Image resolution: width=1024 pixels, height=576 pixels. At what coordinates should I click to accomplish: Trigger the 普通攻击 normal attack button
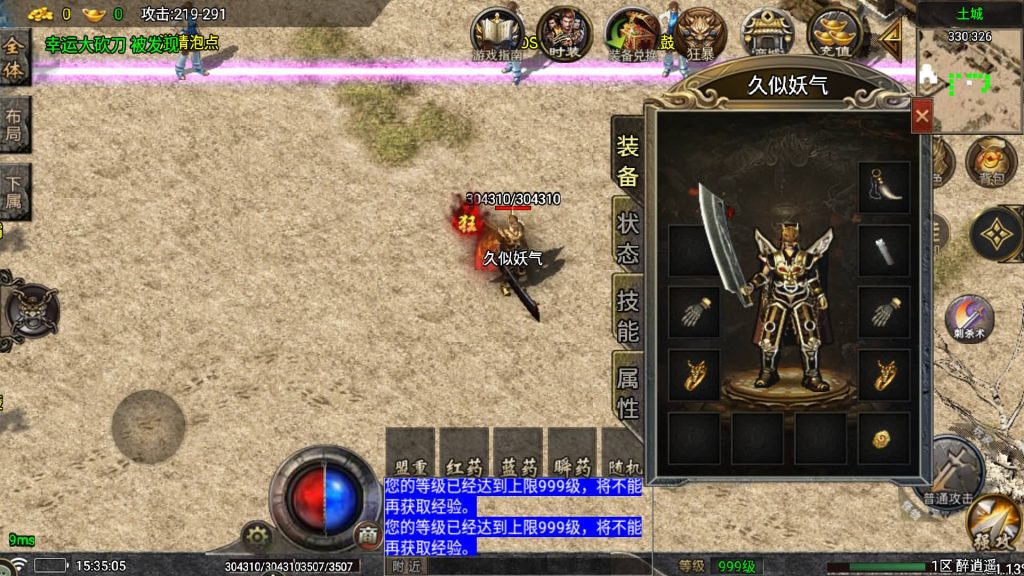pos(950,470)
